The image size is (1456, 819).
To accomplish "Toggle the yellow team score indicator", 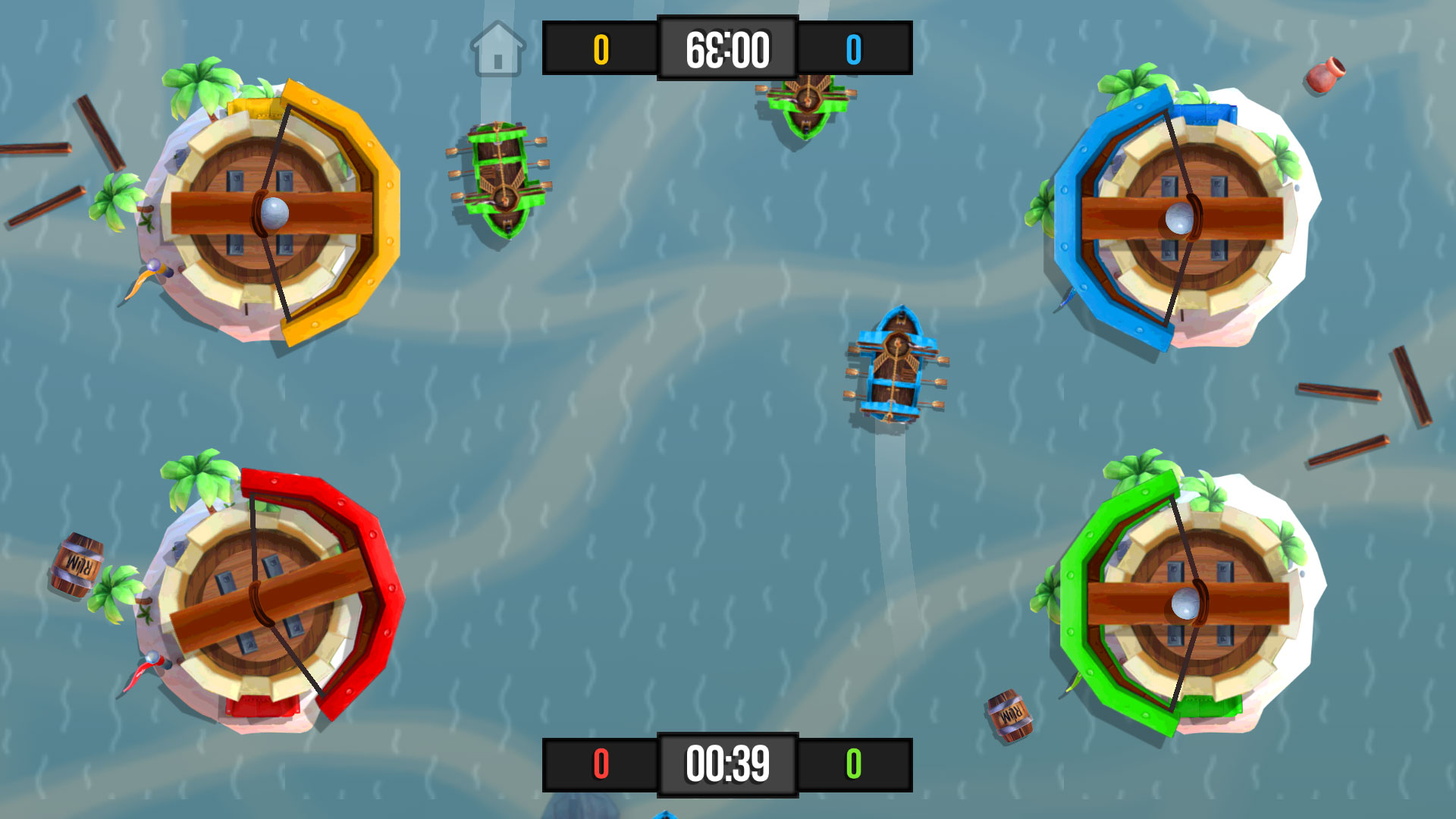I will tap(603, 49).
